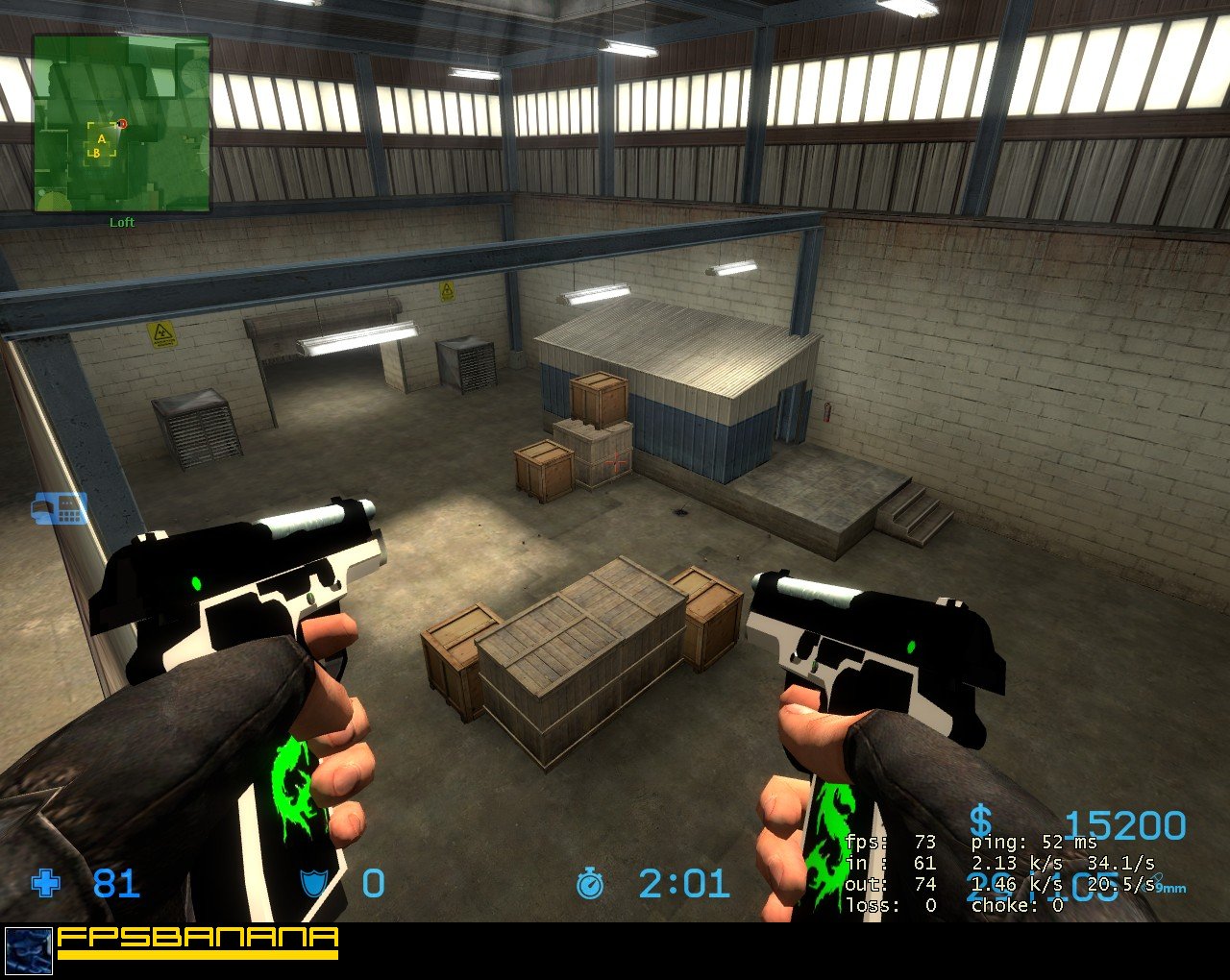Click the red enemy dot on the radar
This screenshot has height=980, width=1230.
point(122,124)
